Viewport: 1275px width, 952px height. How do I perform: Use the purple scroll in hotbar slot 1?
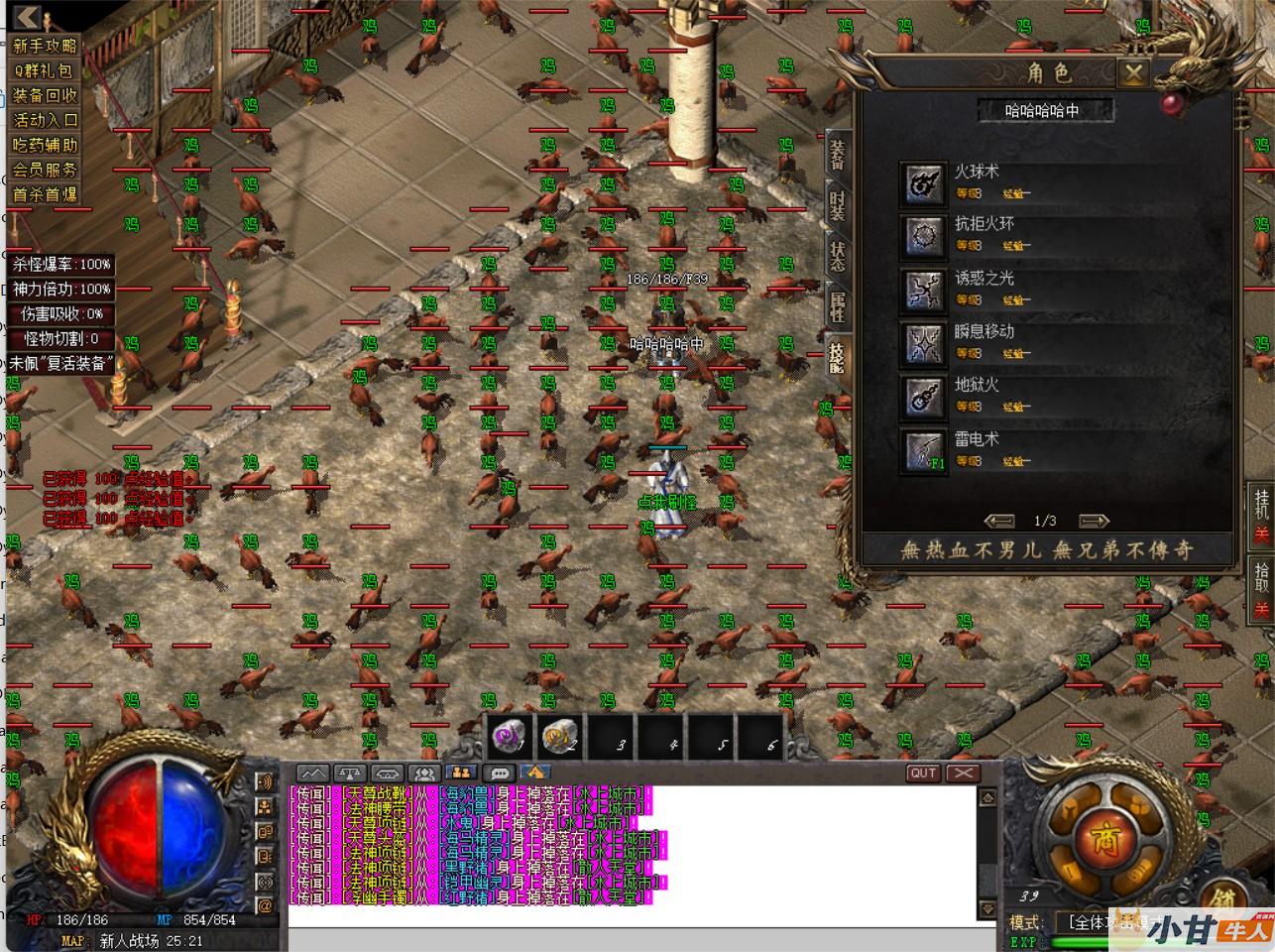point(510,737)
